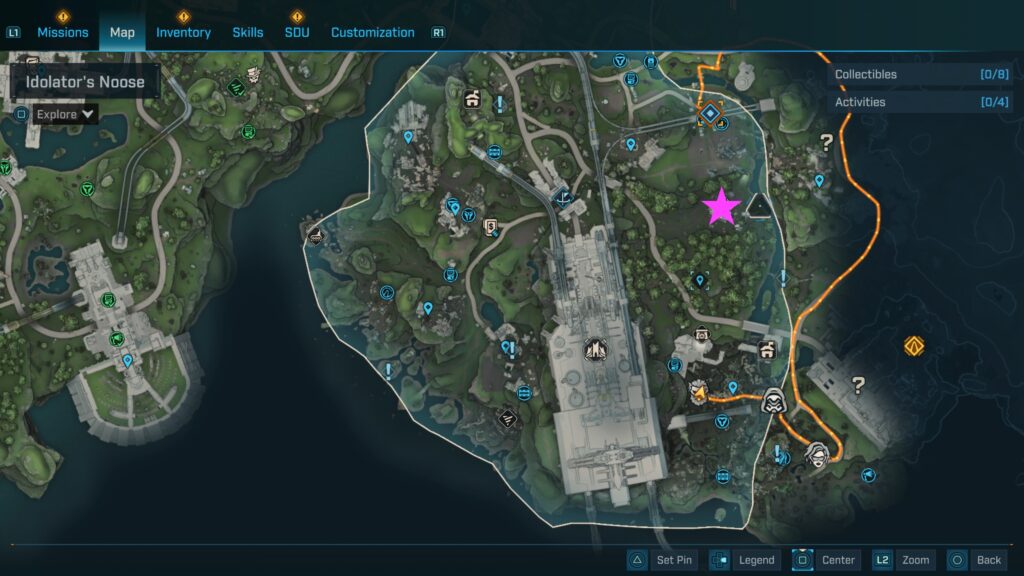Select the yellow arrow player marker
Screen dimensions: 1024x576
coord(699,391)
